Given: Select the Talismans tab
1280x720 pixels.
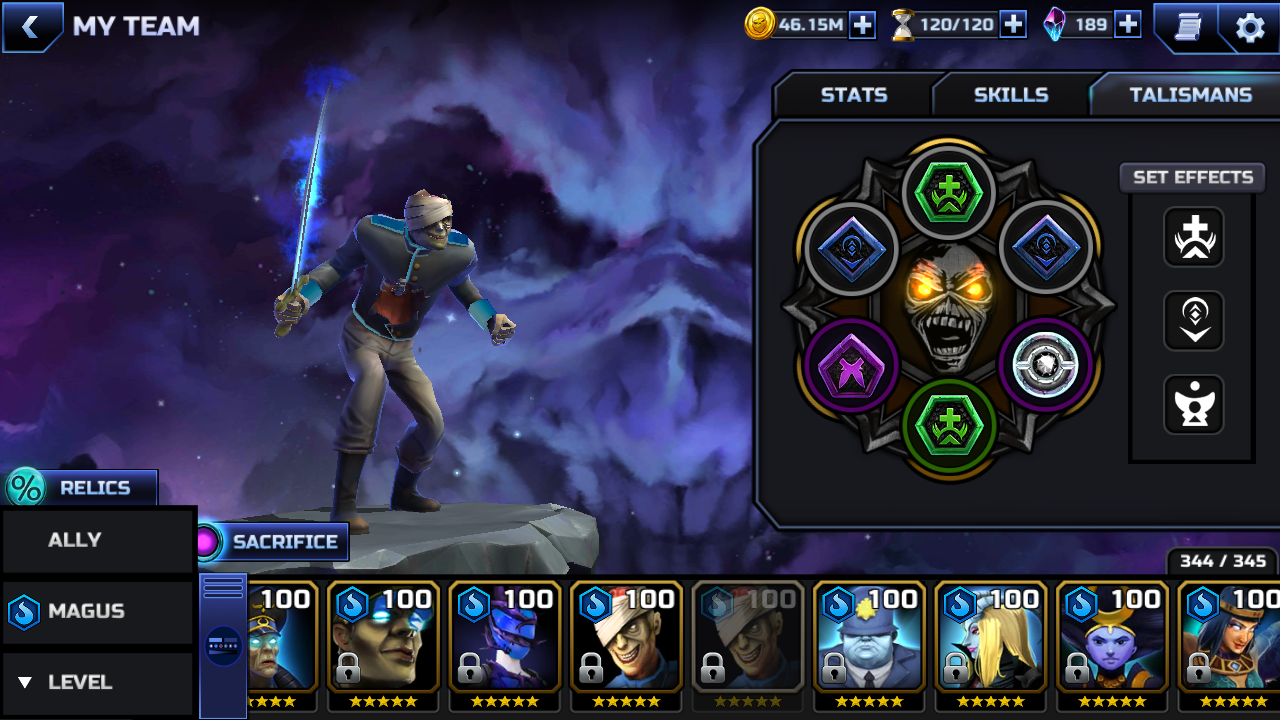Looking at the screenshot, I should [1190, 95].
